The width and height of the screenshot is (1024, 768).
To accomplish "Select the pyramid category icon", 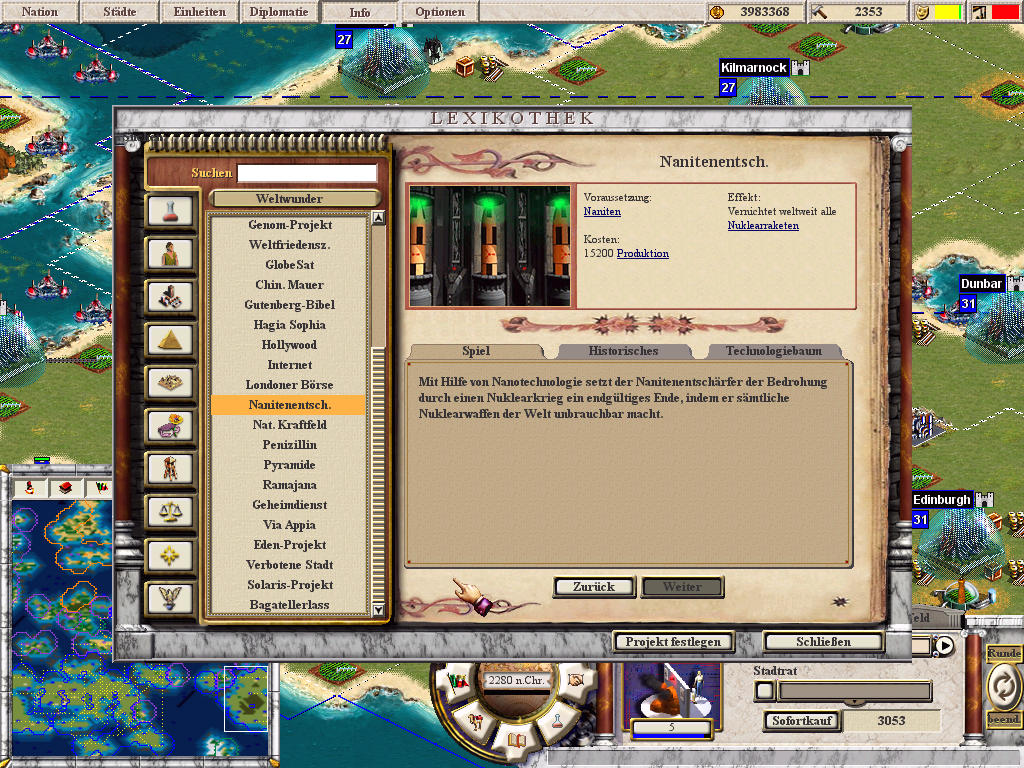I will point(169,340).
